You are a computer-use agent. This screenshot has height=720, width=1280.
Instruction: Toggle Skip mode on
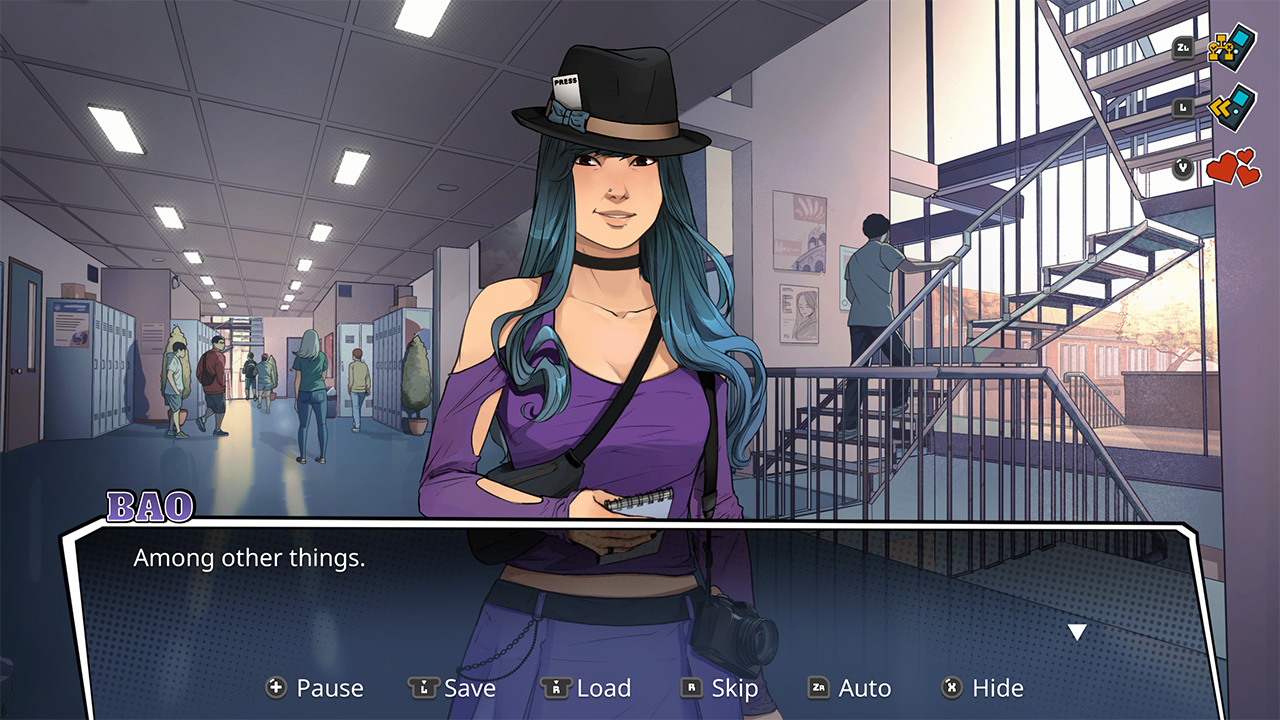coord(736,688)
